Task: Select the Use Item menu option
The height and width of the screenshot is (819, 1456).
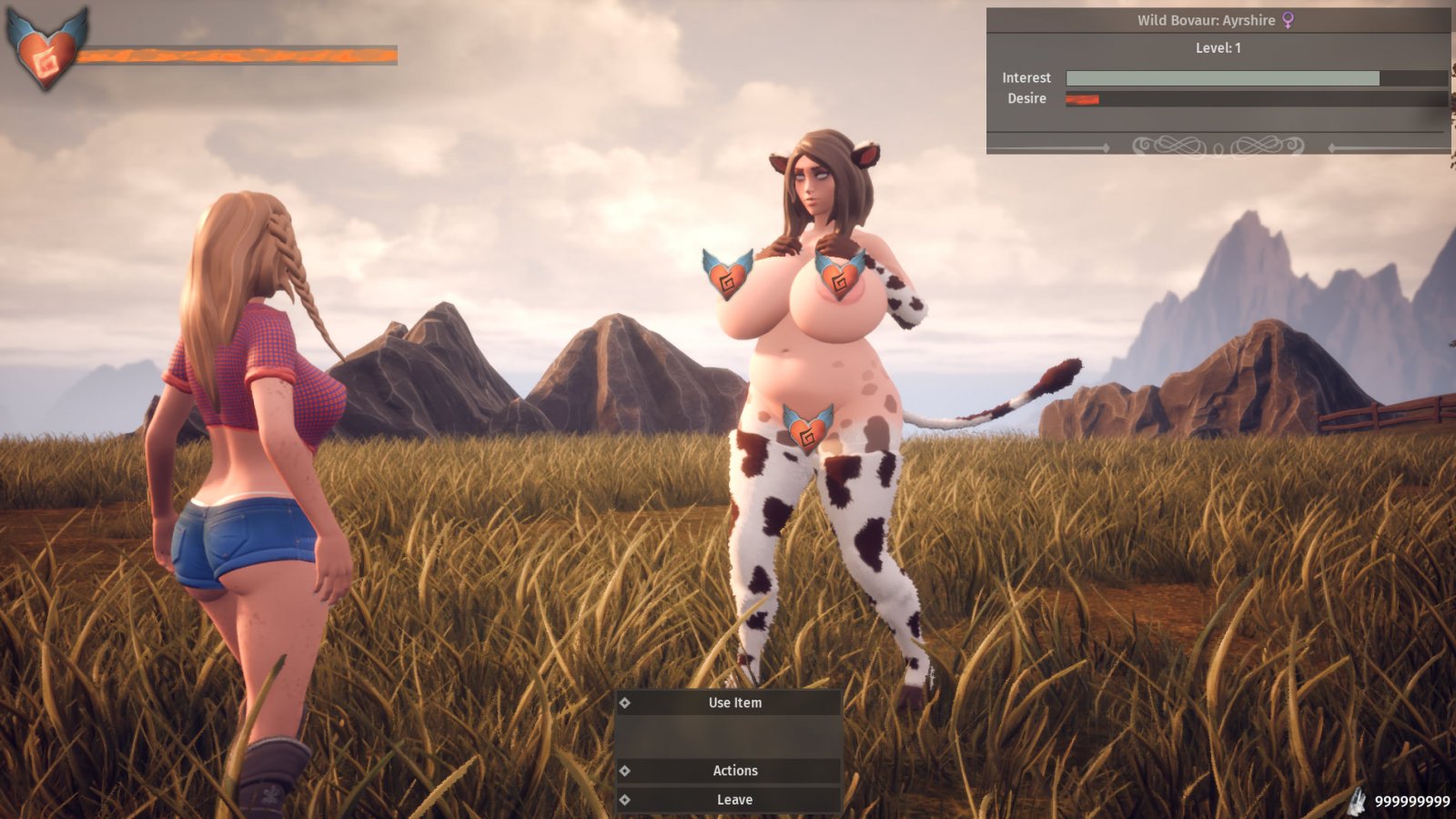Action: tap(734, 703)
